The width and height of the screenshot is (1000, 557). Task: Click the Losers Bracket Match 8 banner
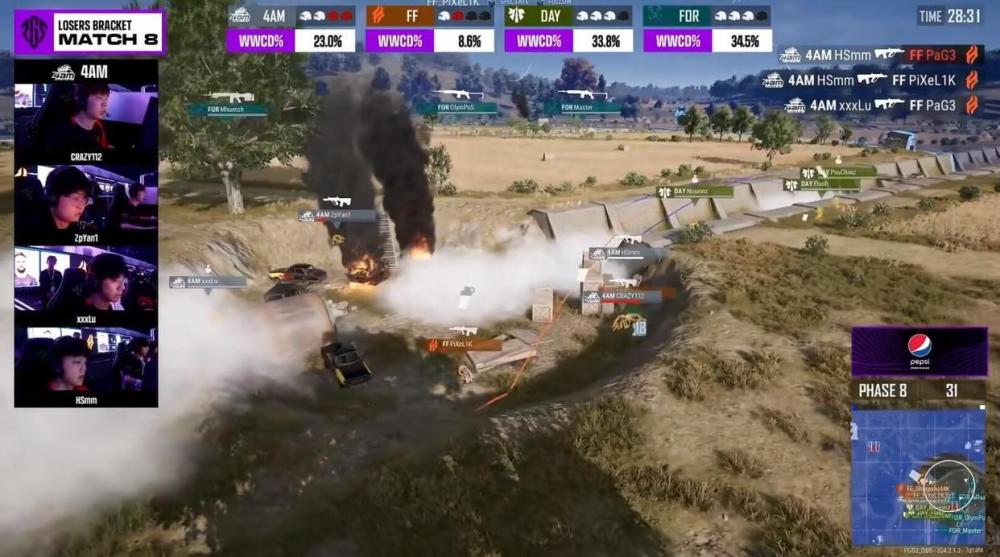click(90, 32)
